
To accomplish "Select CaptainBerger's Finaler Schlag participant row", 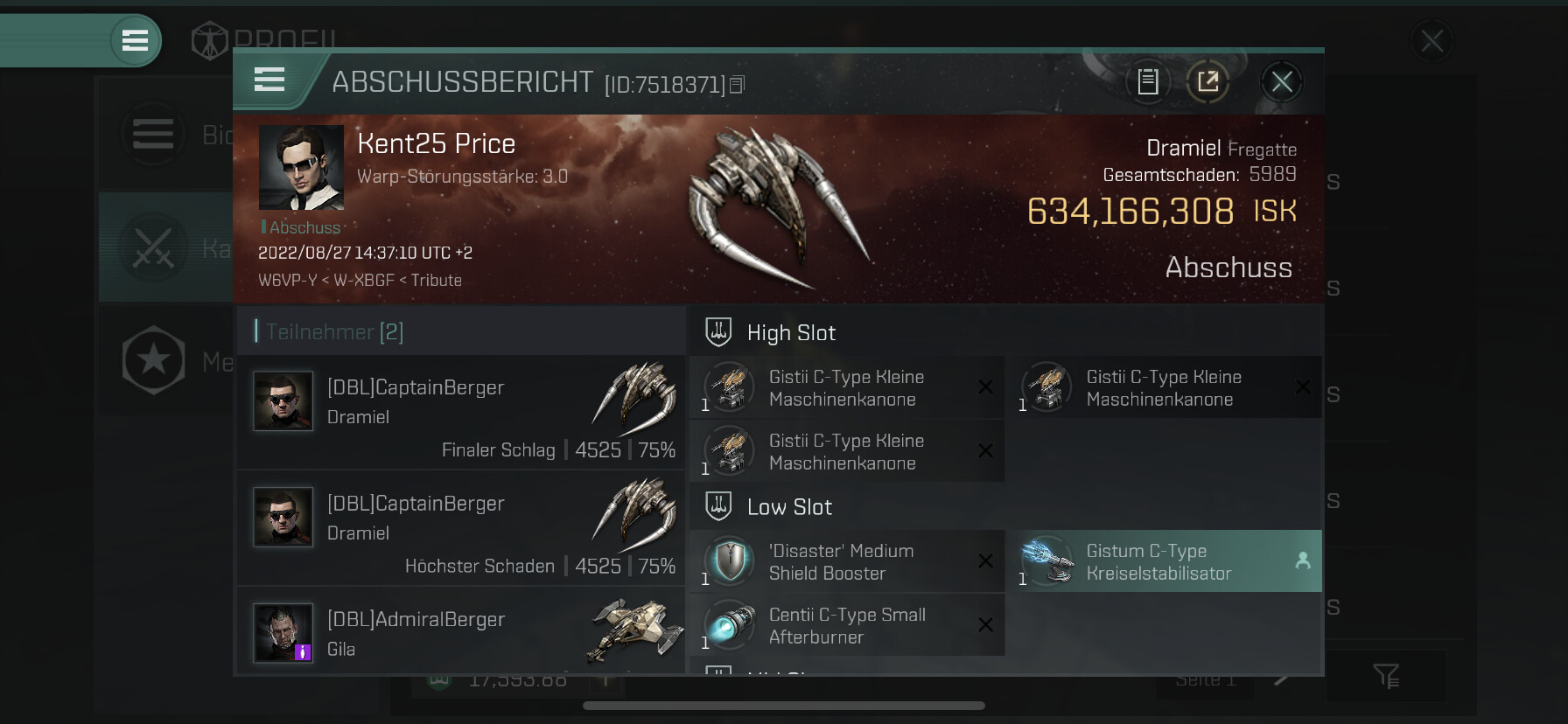I will click(x=460, y=412).
